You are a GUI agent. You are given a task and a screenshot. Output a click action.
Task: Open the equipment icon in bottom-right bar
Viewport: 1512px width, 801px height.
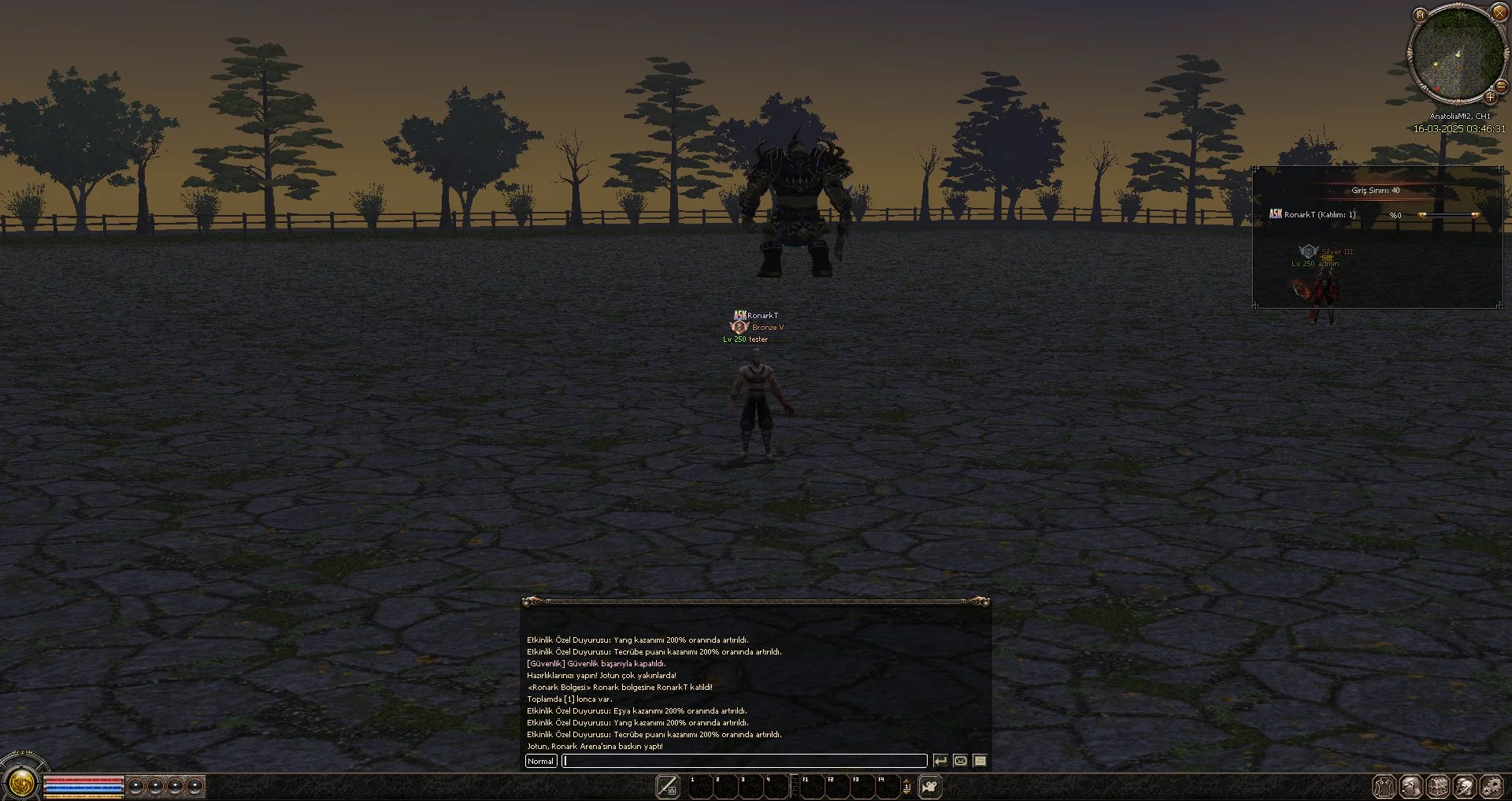pos(1384,786)
